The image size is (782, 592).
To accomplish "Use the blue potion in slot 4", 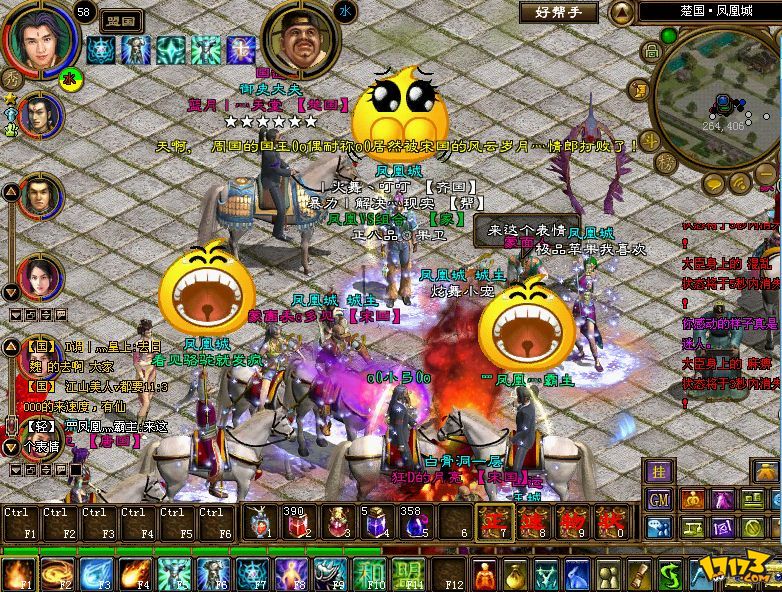I will [376, 521].
